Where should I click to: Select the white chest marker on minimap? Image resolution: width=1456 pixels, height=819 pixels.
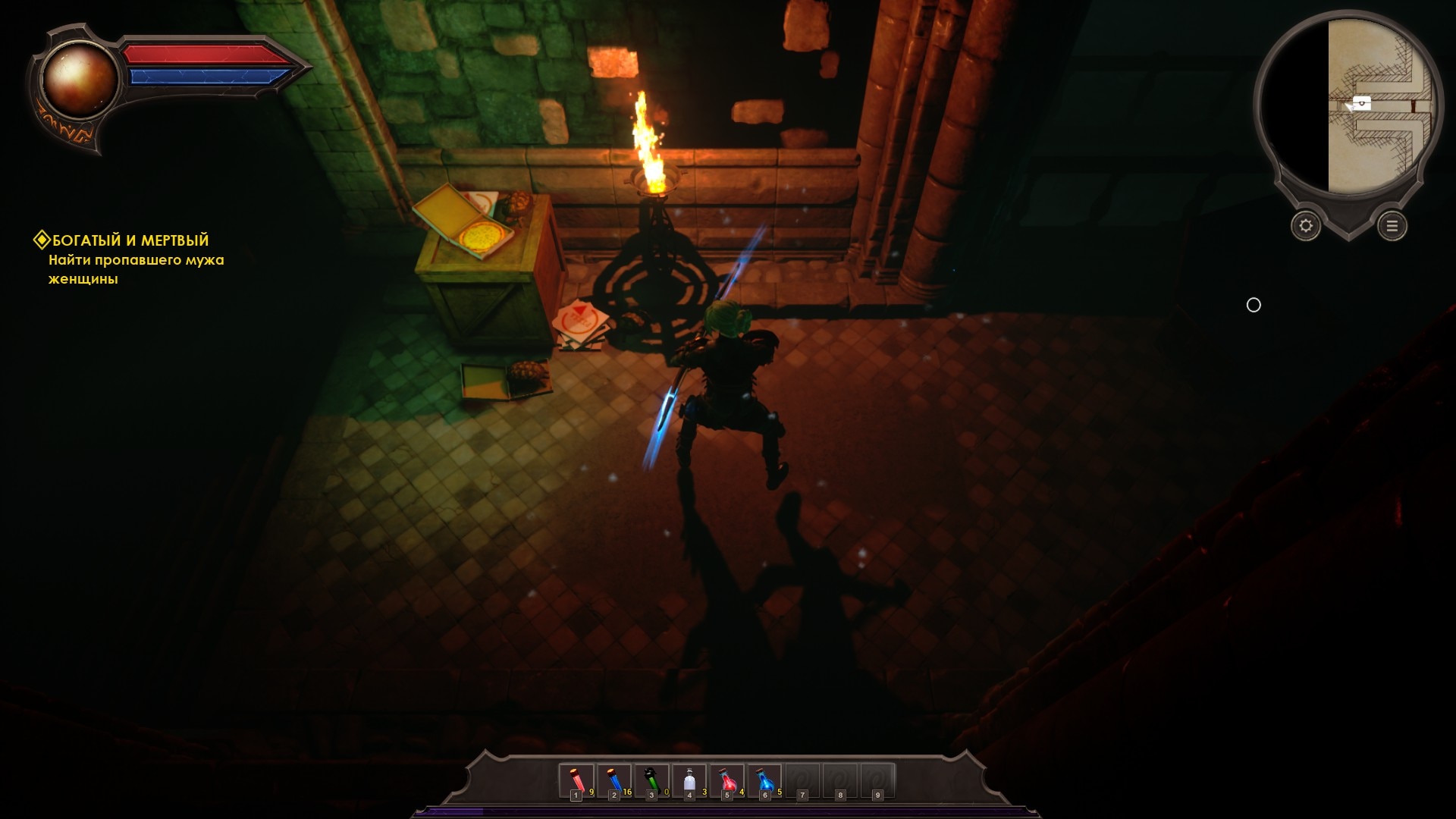point(1362,102)
